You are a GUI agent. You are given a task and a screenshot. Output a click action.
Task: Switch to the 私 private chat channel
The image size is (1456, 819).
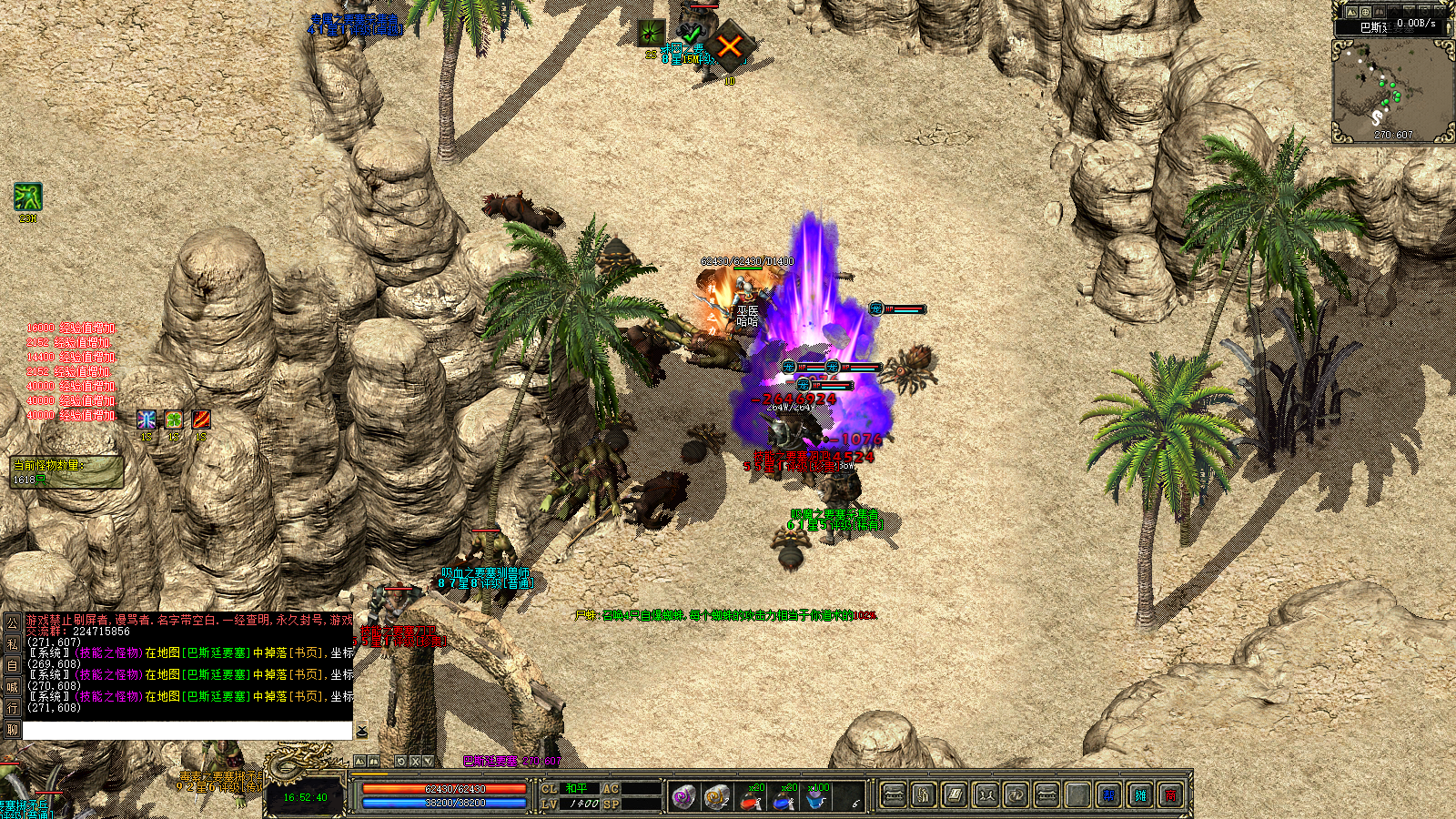[12, 643]
